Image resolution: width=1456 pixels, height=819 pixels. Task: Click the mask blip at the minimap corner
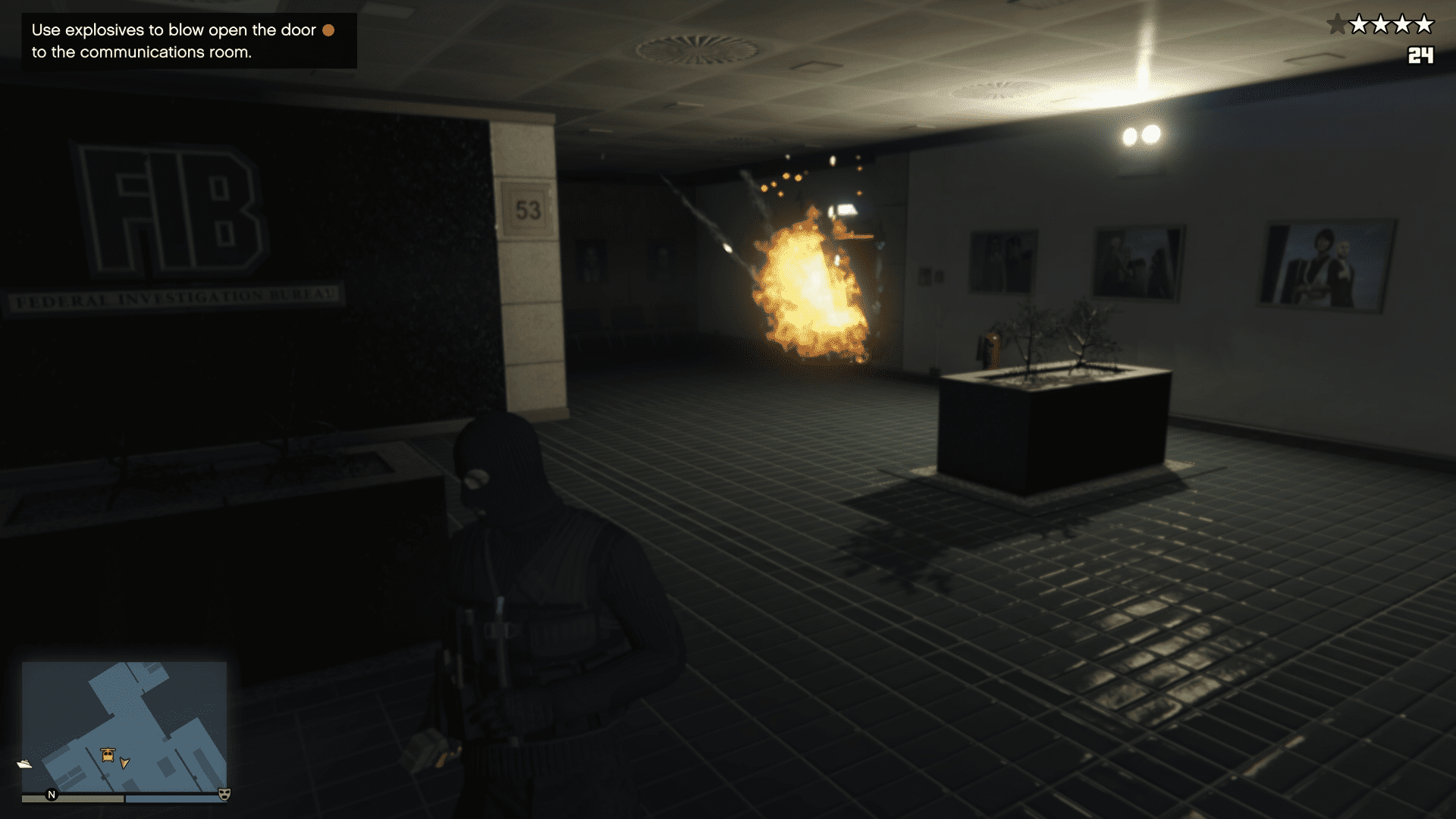pyautogui.click(x=224, y=794)
